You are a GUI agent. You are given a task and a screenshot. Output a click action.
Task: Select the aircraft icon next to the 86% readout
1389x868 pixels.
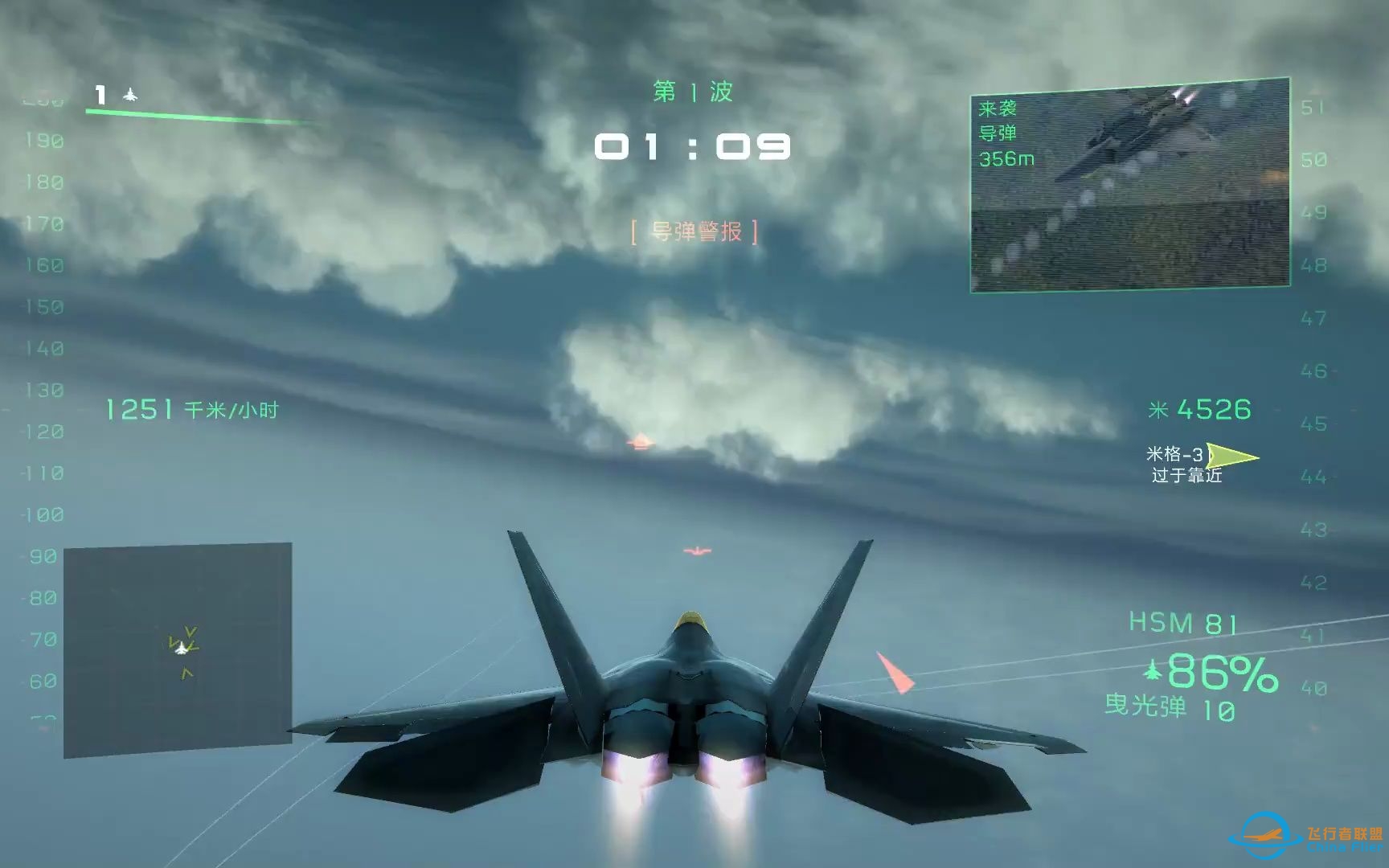pyautogui.click(x=1153, y=668)
